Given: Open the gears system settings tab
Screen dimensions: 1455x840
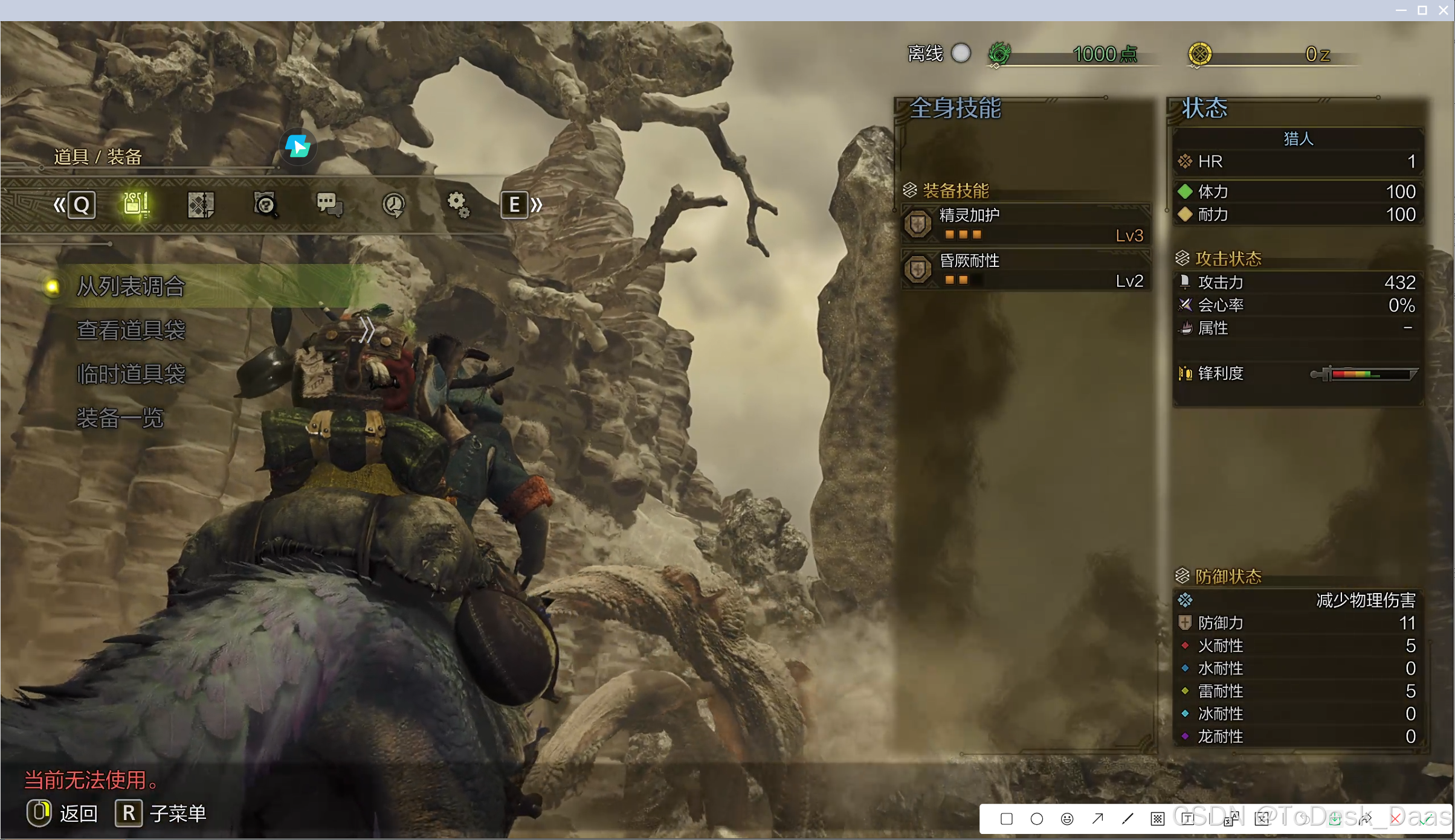Looking at the screenshot, I should coord(458,205).
